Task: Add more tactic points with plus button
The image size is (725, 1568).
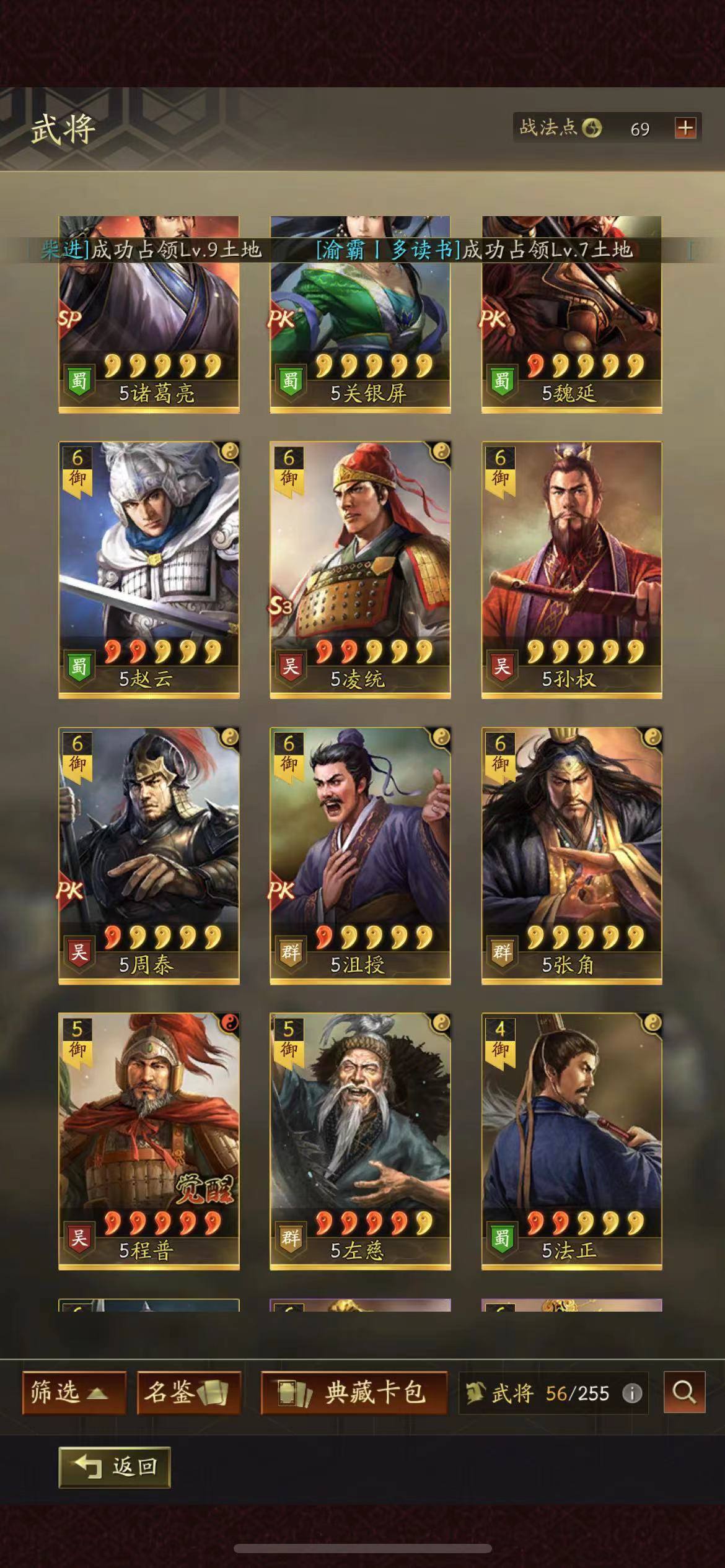Action: tap(685, 128)
